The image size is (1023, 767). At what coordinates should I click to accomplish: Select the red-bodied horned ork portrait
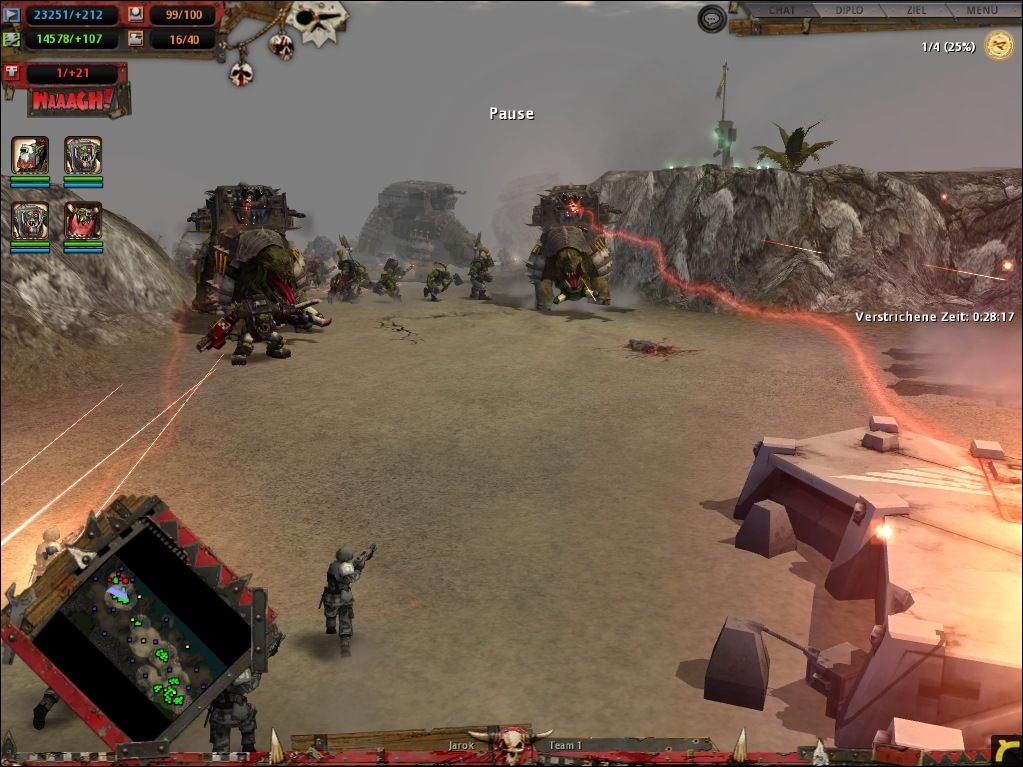[x=83, y=221]
